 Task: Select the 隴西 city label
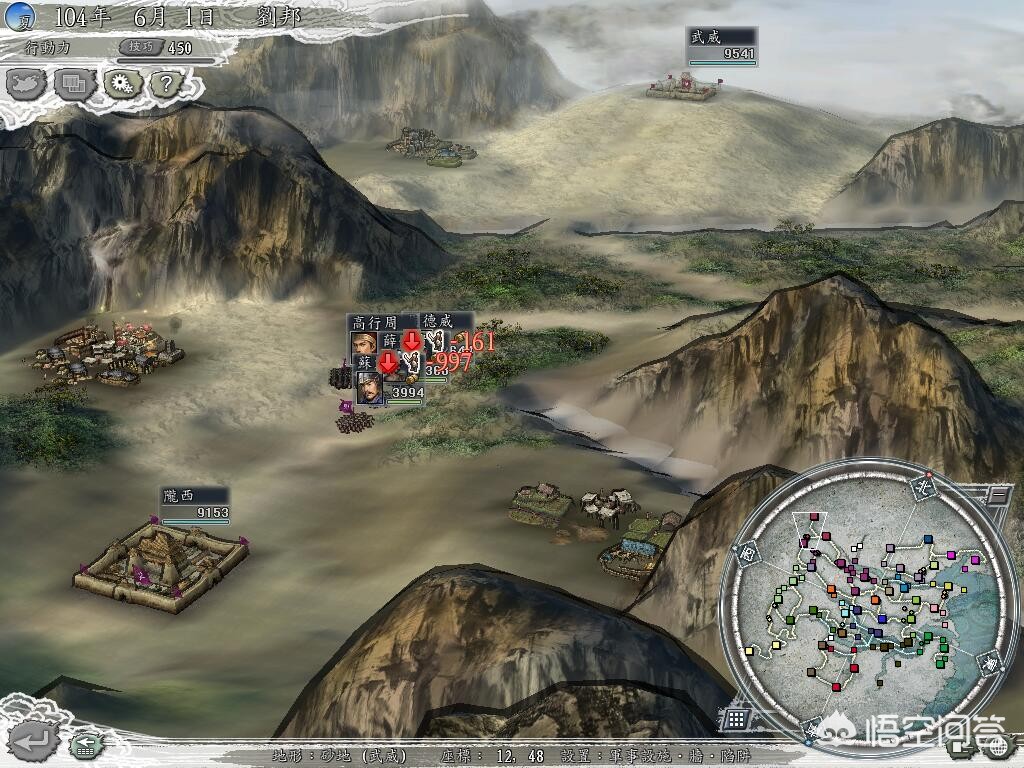tap(179, 496)
